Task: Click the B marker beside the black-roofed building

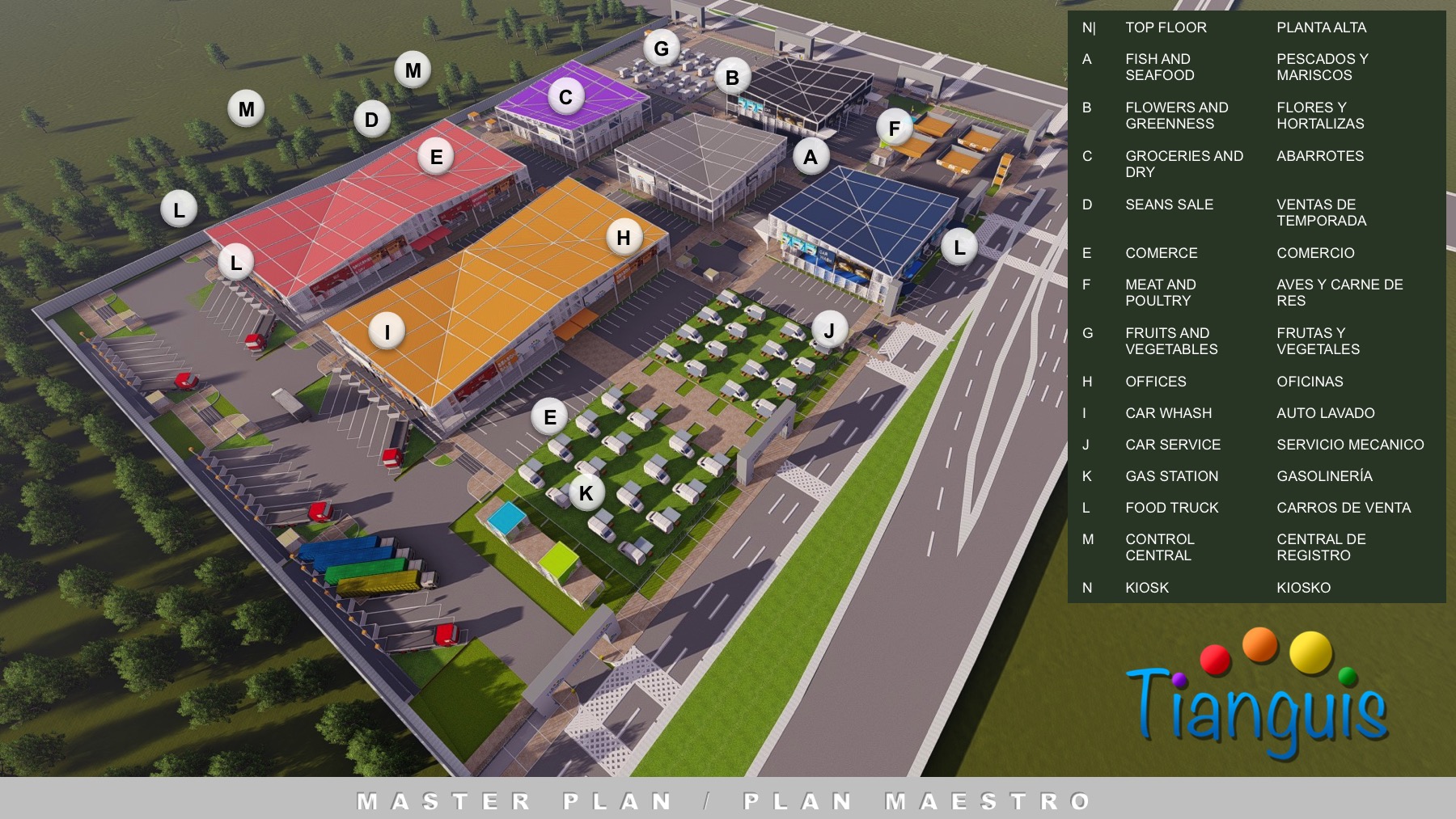Action: tap(732, 78)
